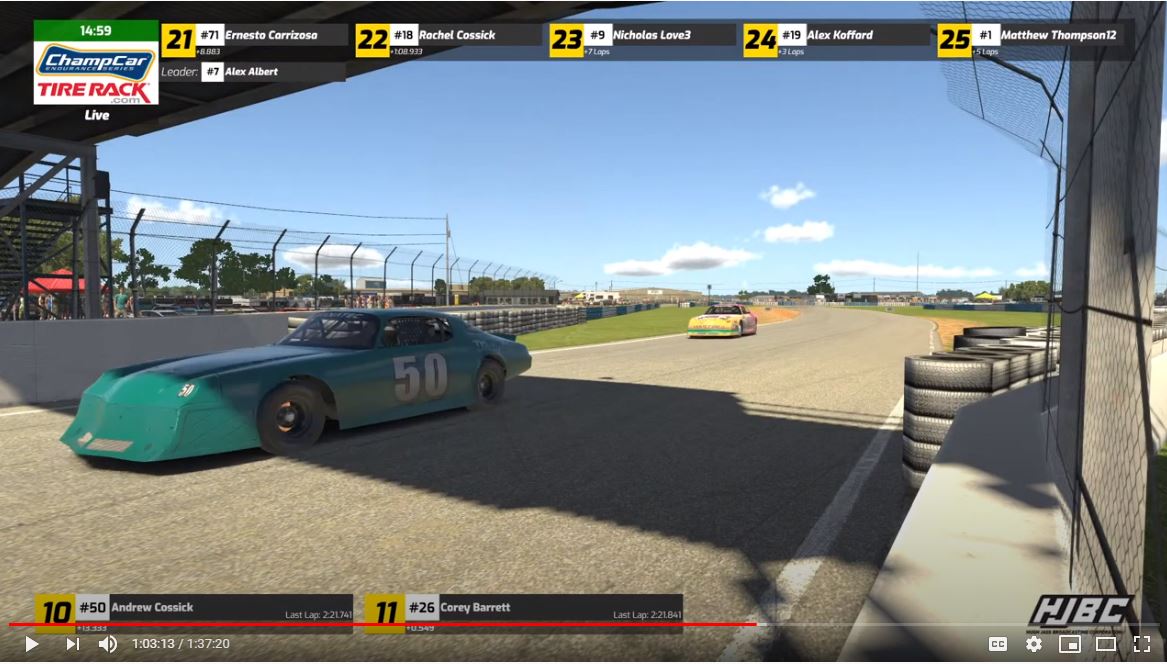Screen dimensions: 1167x664
Task: Select Rachel Cossick's position 22 standings entry
Action: pyautogui.click(x=449, y=40)
